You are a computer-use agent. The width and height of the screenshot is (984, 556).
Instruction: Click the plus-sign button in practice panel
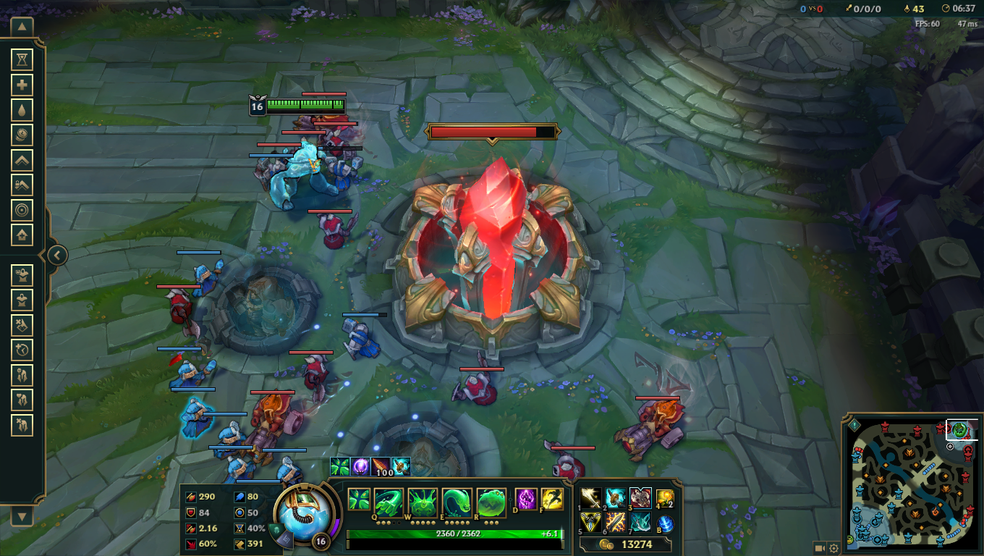click(x=21, y=85)
